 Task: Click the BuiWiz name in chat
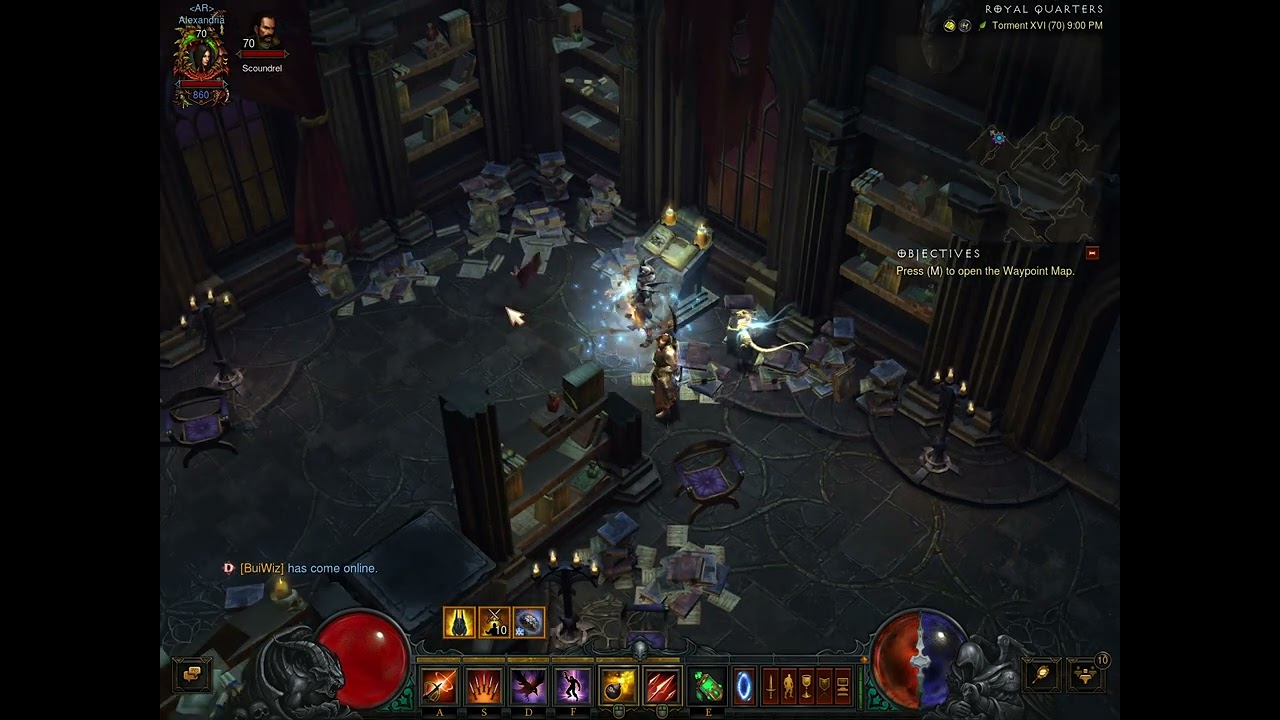[254, 568]
